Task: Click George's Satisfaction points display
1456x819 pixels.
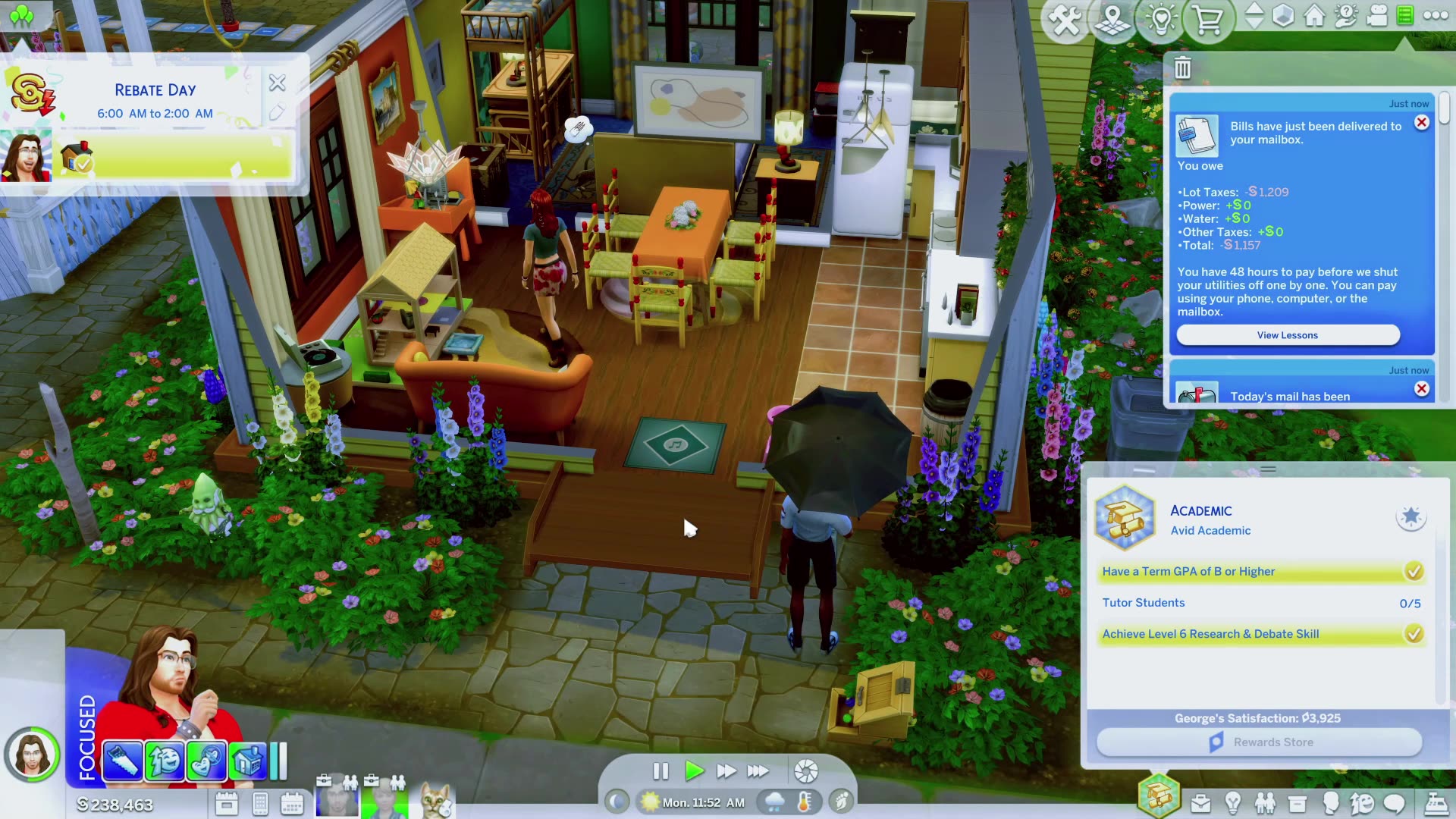Action: (1258, 717)
